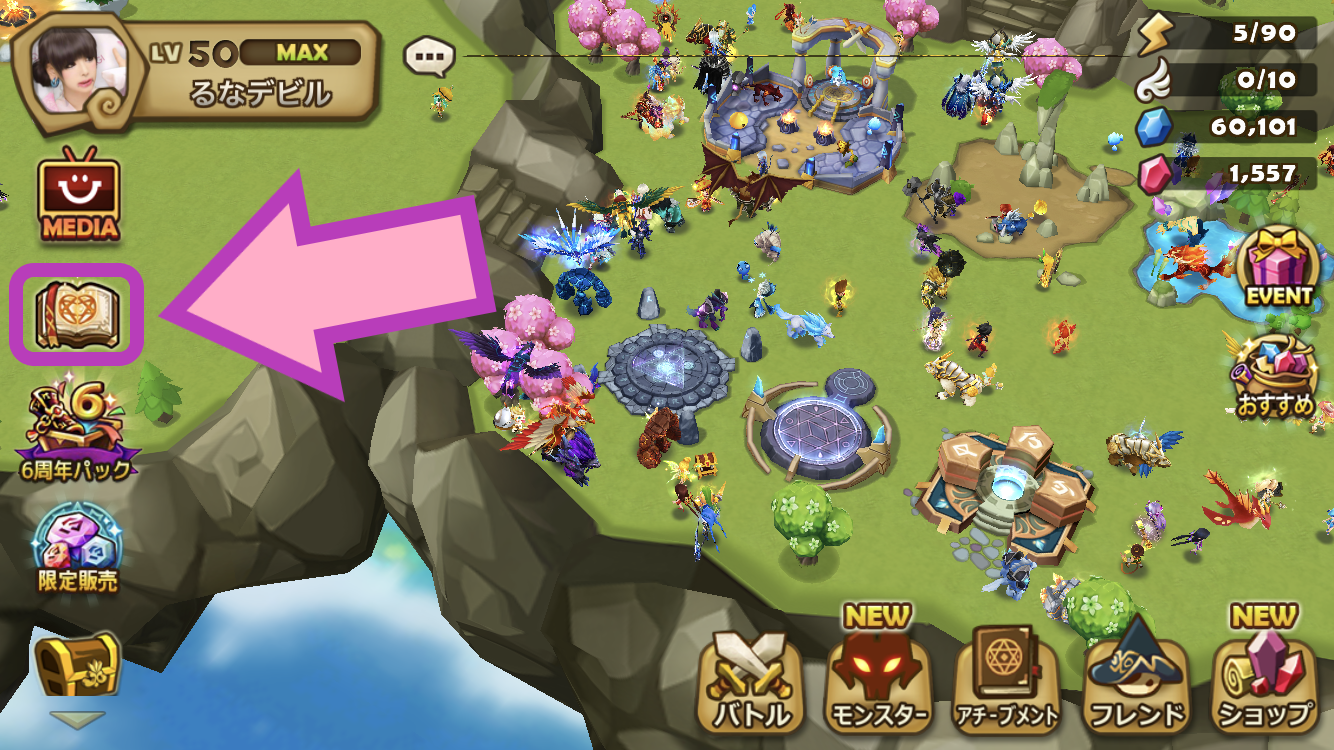The width and height of the screenshot is (1334, 750).
Task: Tap the blue mana stone counter
Action: point(1232,127)
